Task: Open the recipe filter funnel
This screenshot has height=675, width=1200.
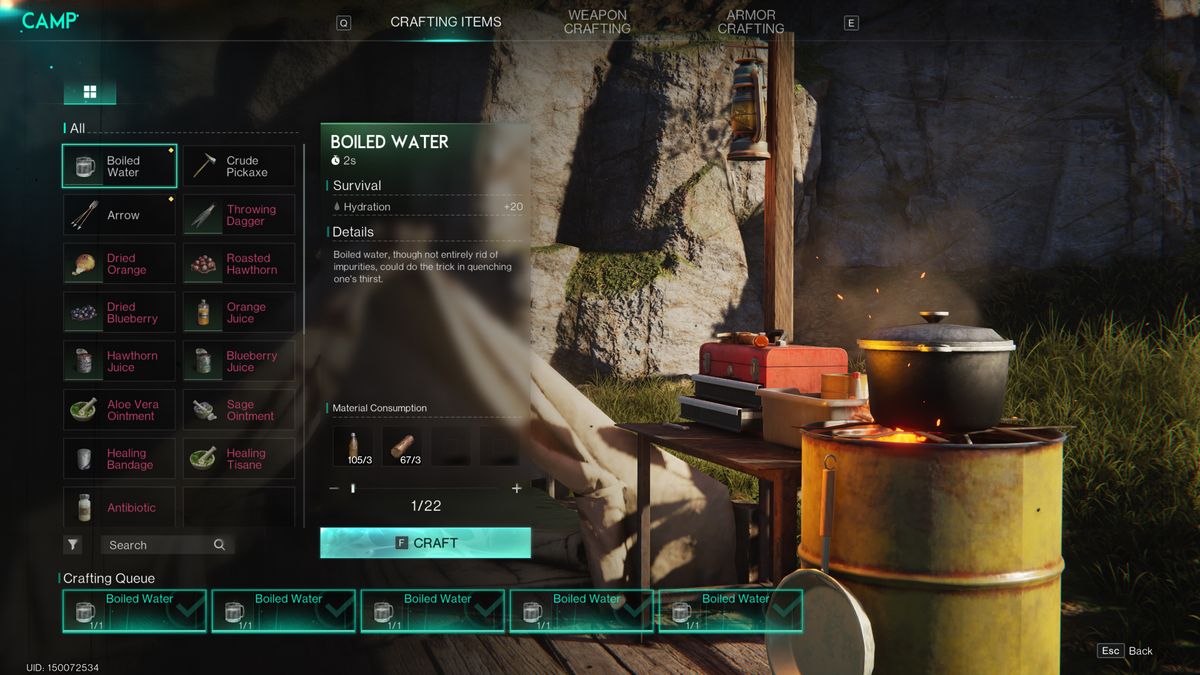Action: coord(73,545)
